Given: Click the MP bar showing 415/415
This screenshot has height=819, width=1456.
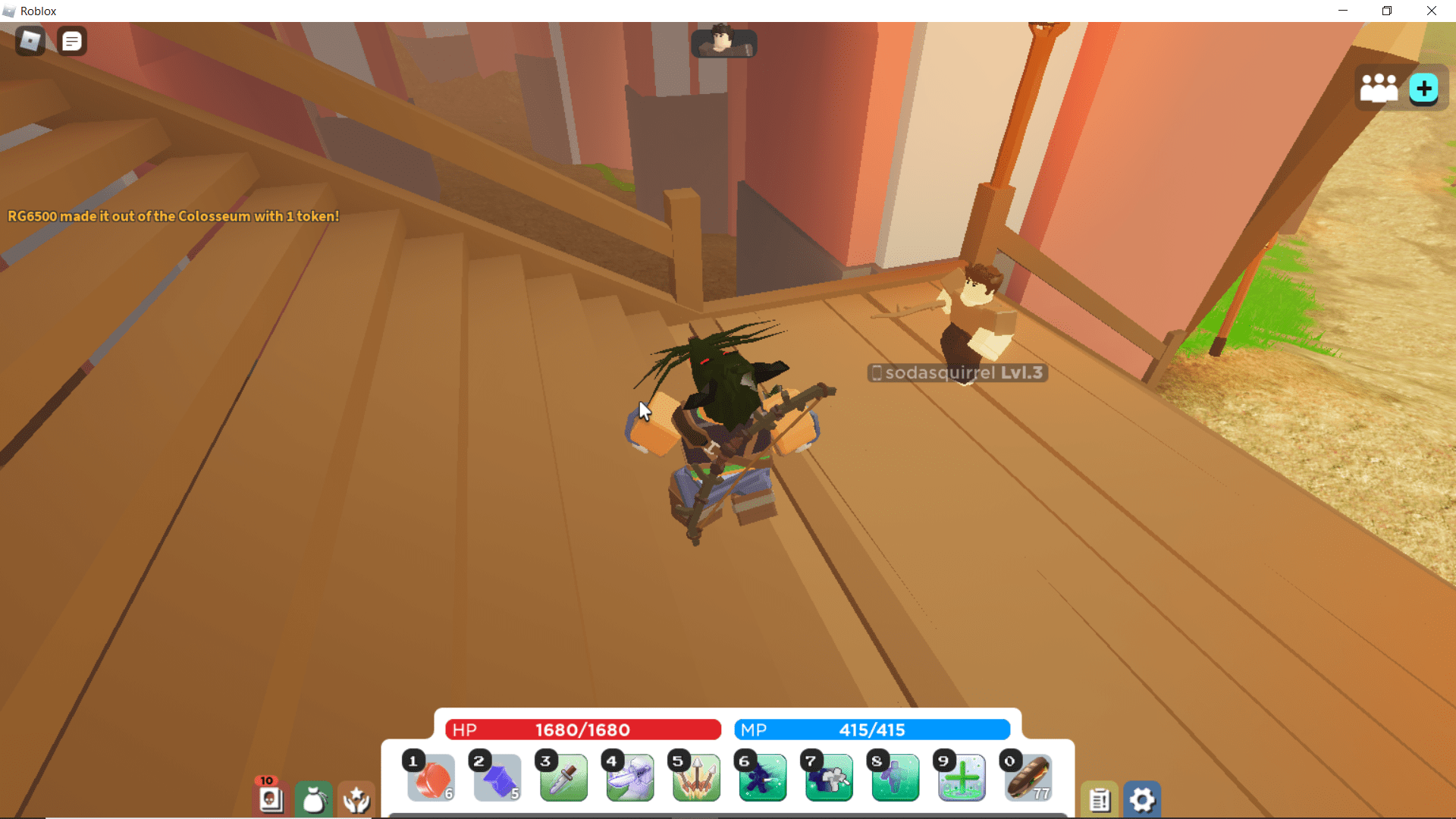Looking at the screenshot, I should [x=871, y=730].
